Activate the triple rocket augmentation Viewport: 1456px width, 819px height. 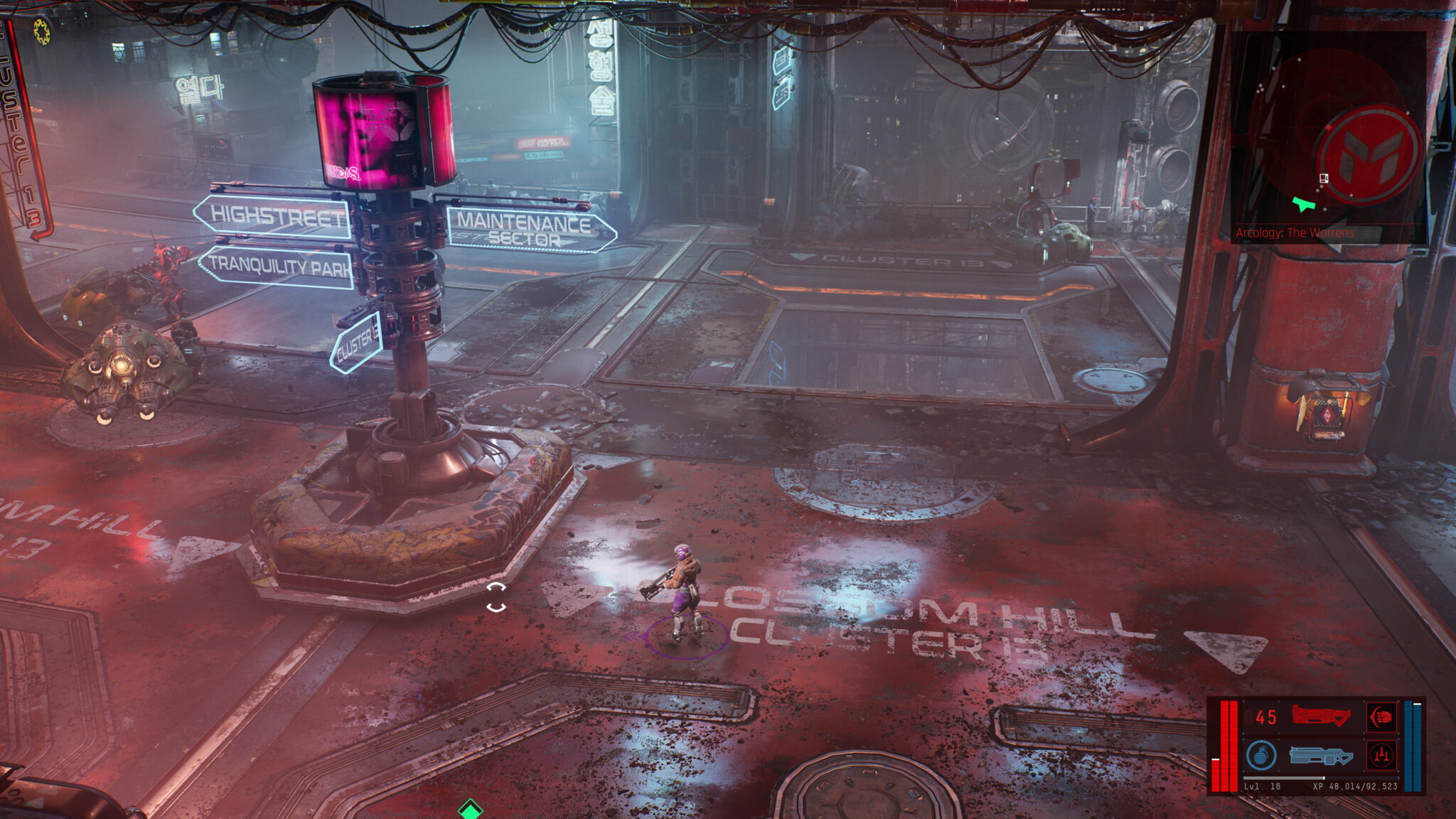[x=1381, y=755]
